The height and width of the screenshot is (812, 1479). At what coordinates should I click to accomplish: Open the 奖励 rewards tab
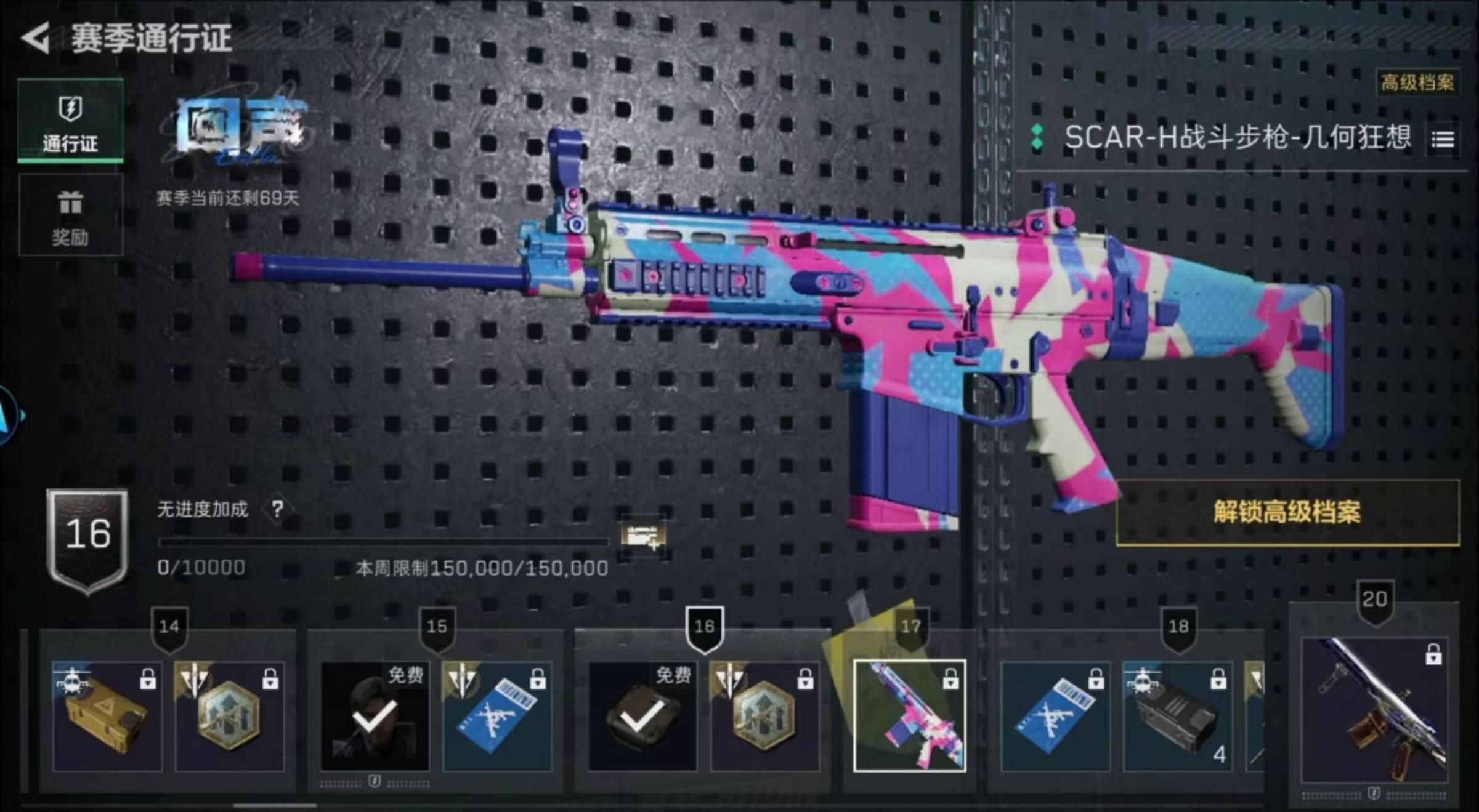[x=70, y=215]
